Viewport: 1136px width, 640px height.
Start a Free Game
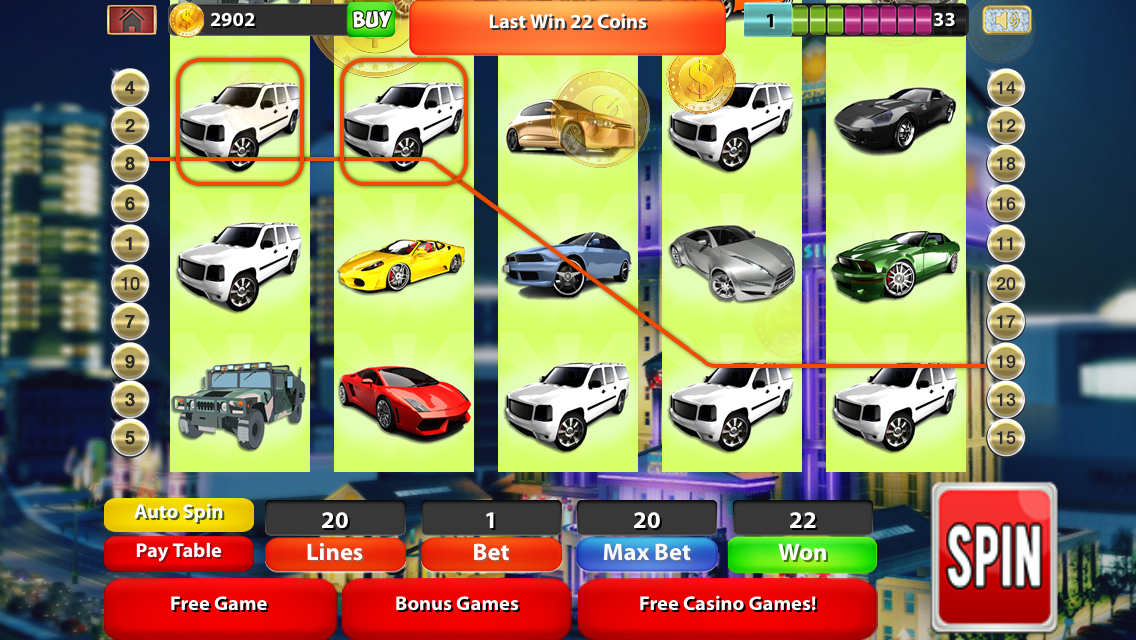click(x=219, y=605)
